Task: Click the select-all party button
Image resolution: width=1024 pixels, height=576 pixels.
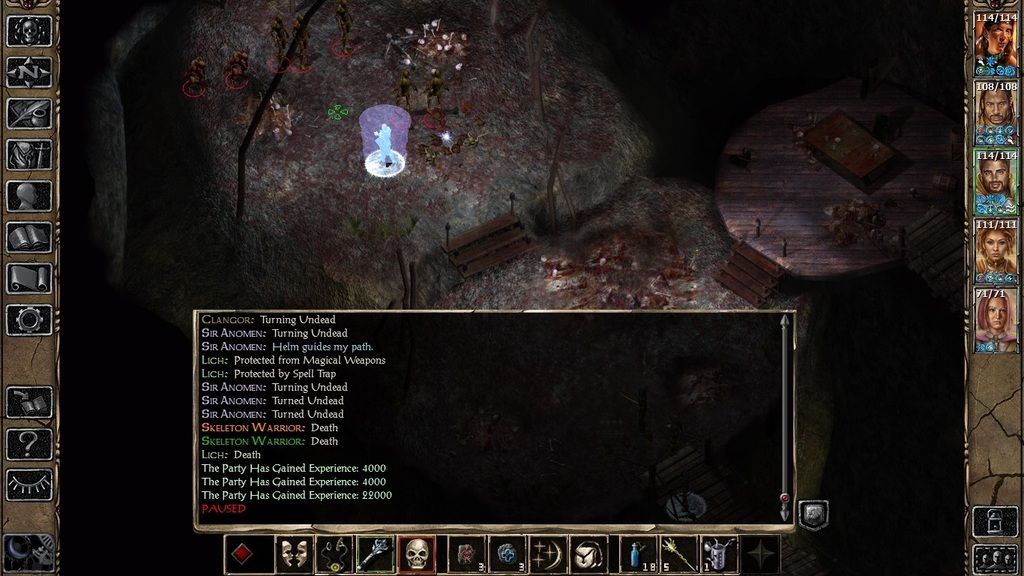Action: pyautogui.click(x=996, y=557)
